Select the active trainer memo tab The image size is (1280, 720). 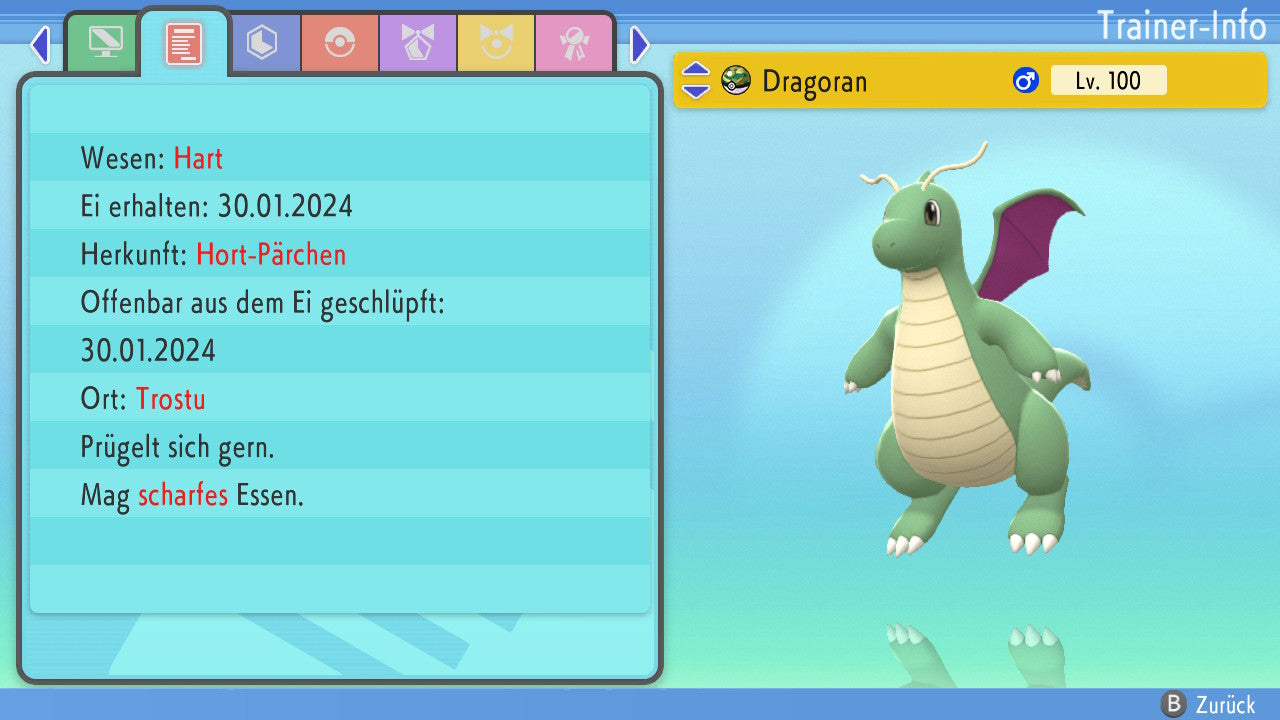click(184, 43)
